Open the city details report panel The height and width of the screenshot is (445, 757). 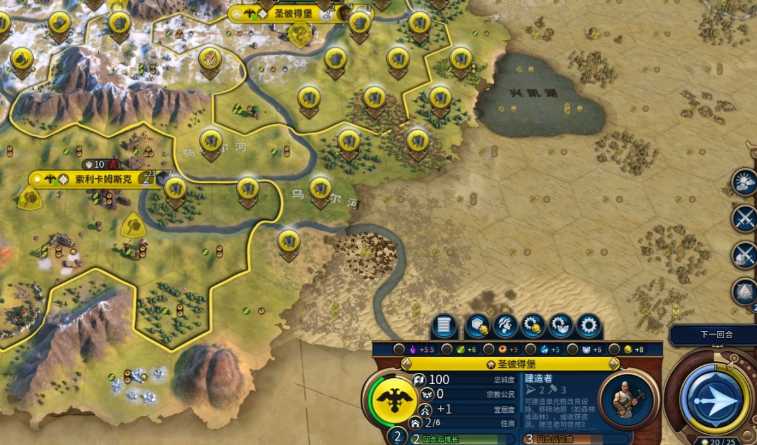tap(446, 326)
